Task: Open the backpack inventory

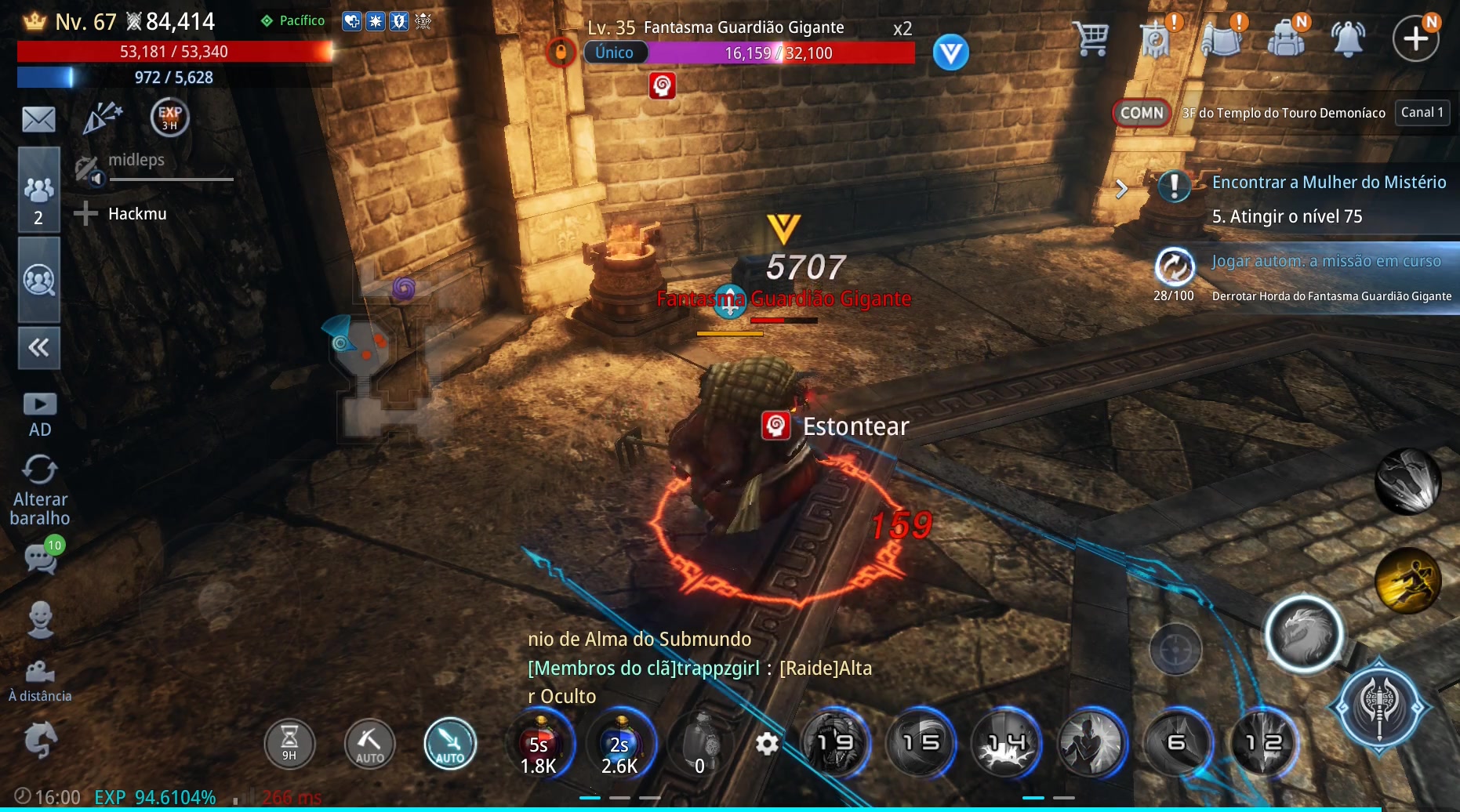Action: click(1286, 38)
